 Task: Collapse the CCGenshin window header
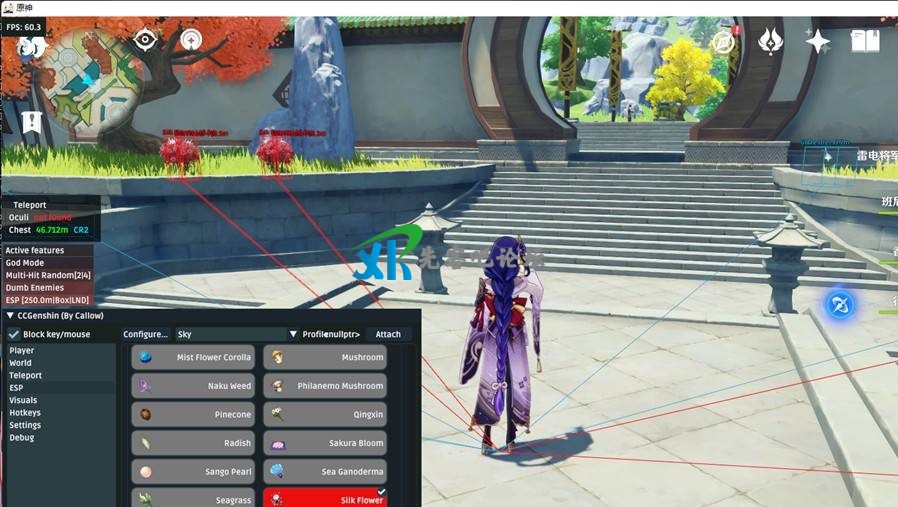point(10,316)
